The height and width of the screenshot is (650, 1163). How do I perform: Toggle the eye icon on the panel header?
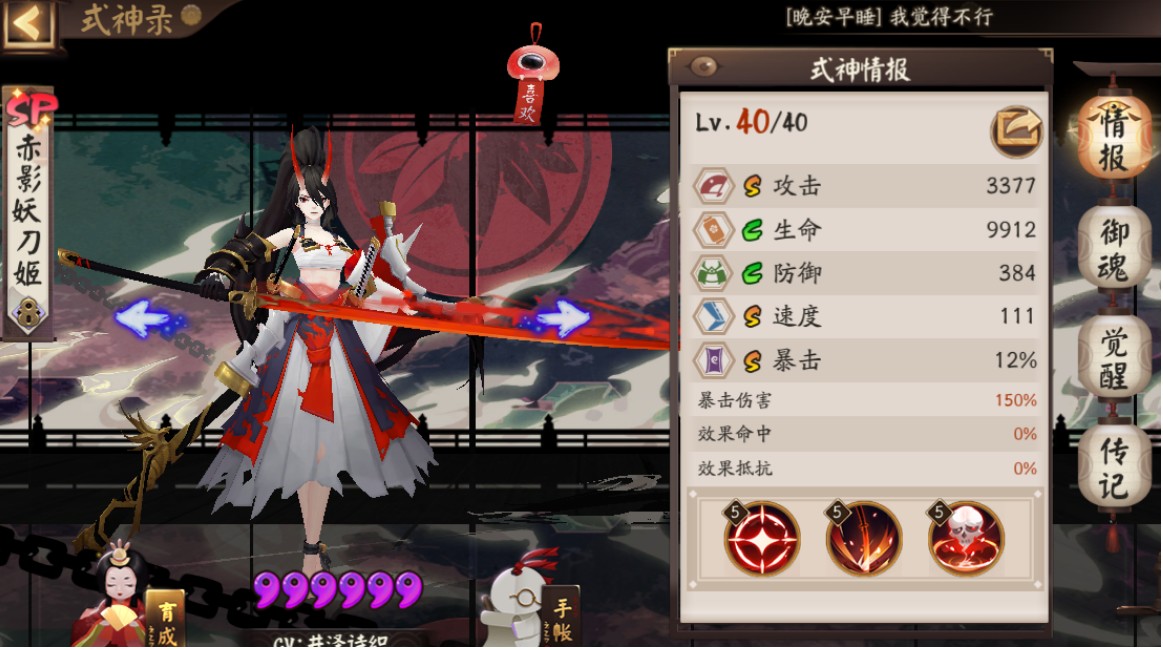705,67
